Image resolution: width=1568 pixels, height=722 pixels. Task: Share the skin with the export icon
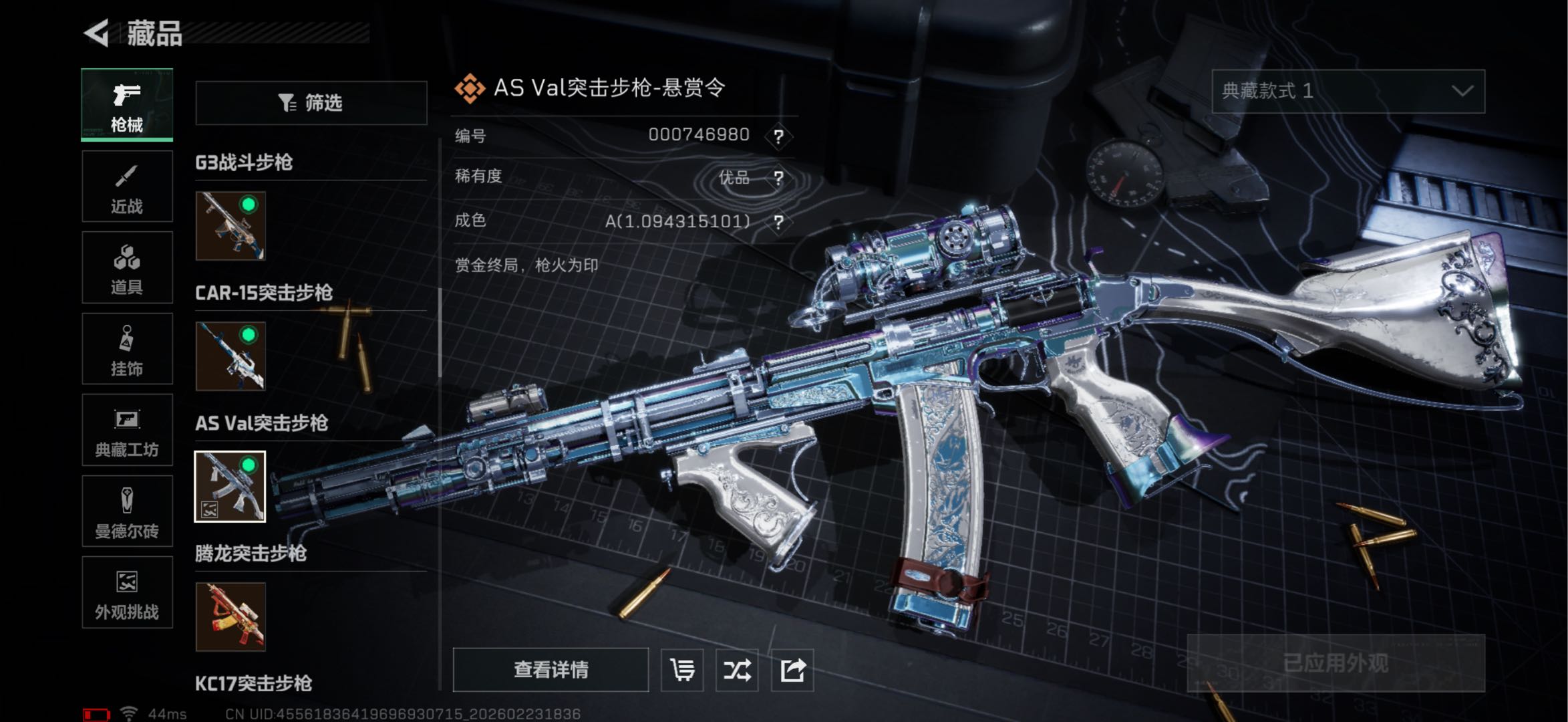click(792, 670)
